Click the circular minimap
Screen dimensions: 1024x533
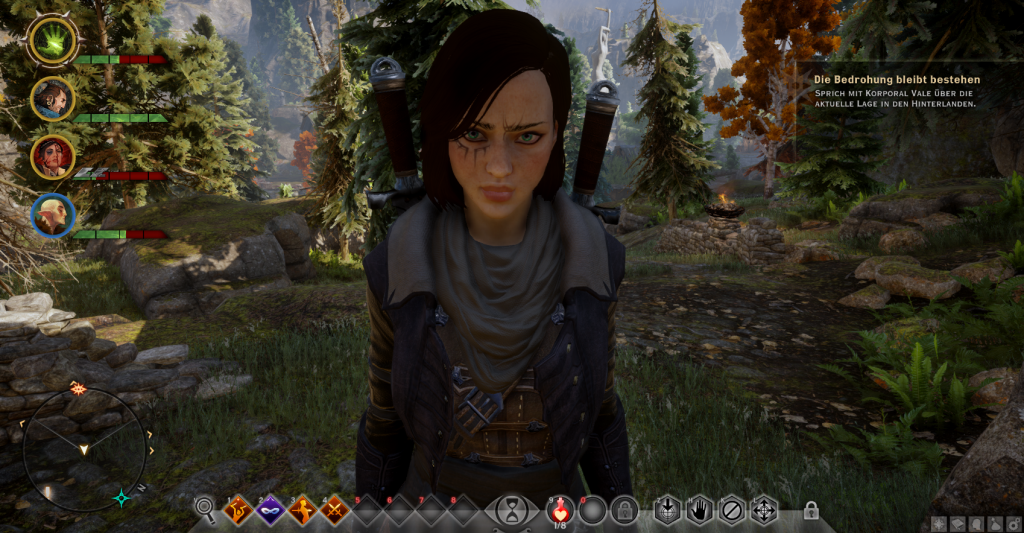84,449
